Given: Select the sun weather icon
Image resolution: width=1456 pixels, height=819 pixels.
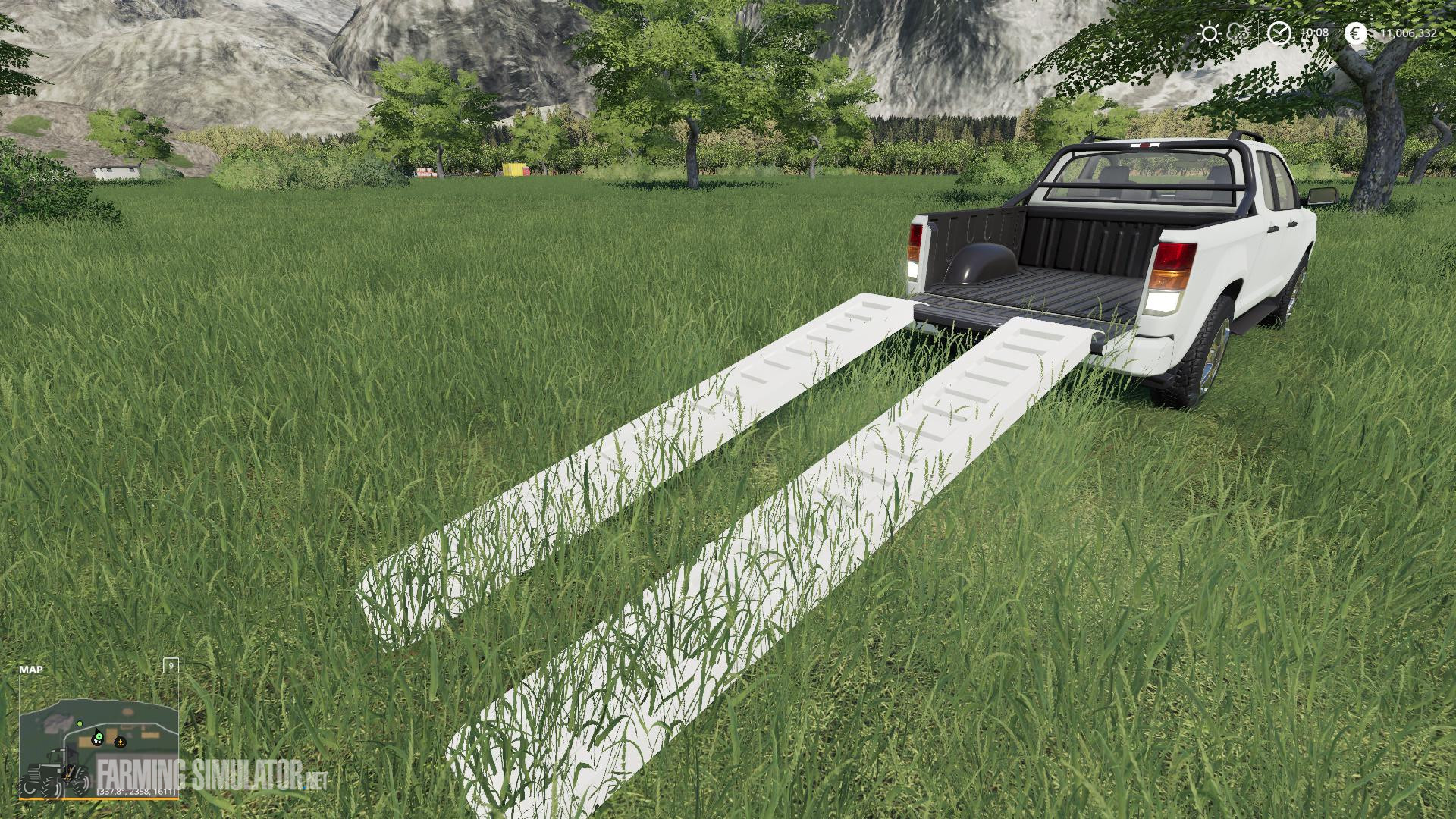Looking at the screenshot, I should 1209,33.
